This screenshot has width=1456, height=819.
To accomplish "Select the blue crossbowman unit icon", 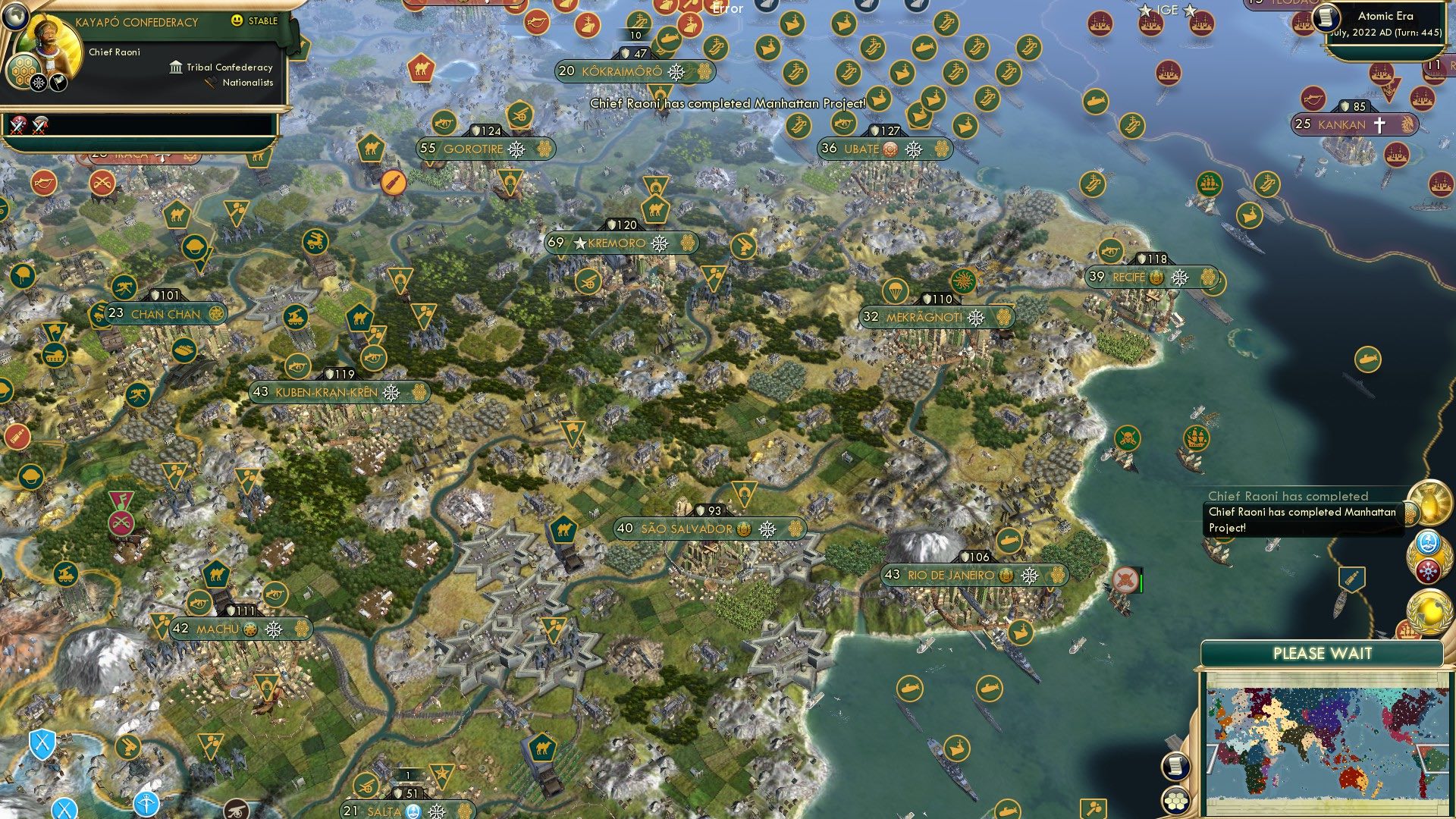I will (146, 805).
